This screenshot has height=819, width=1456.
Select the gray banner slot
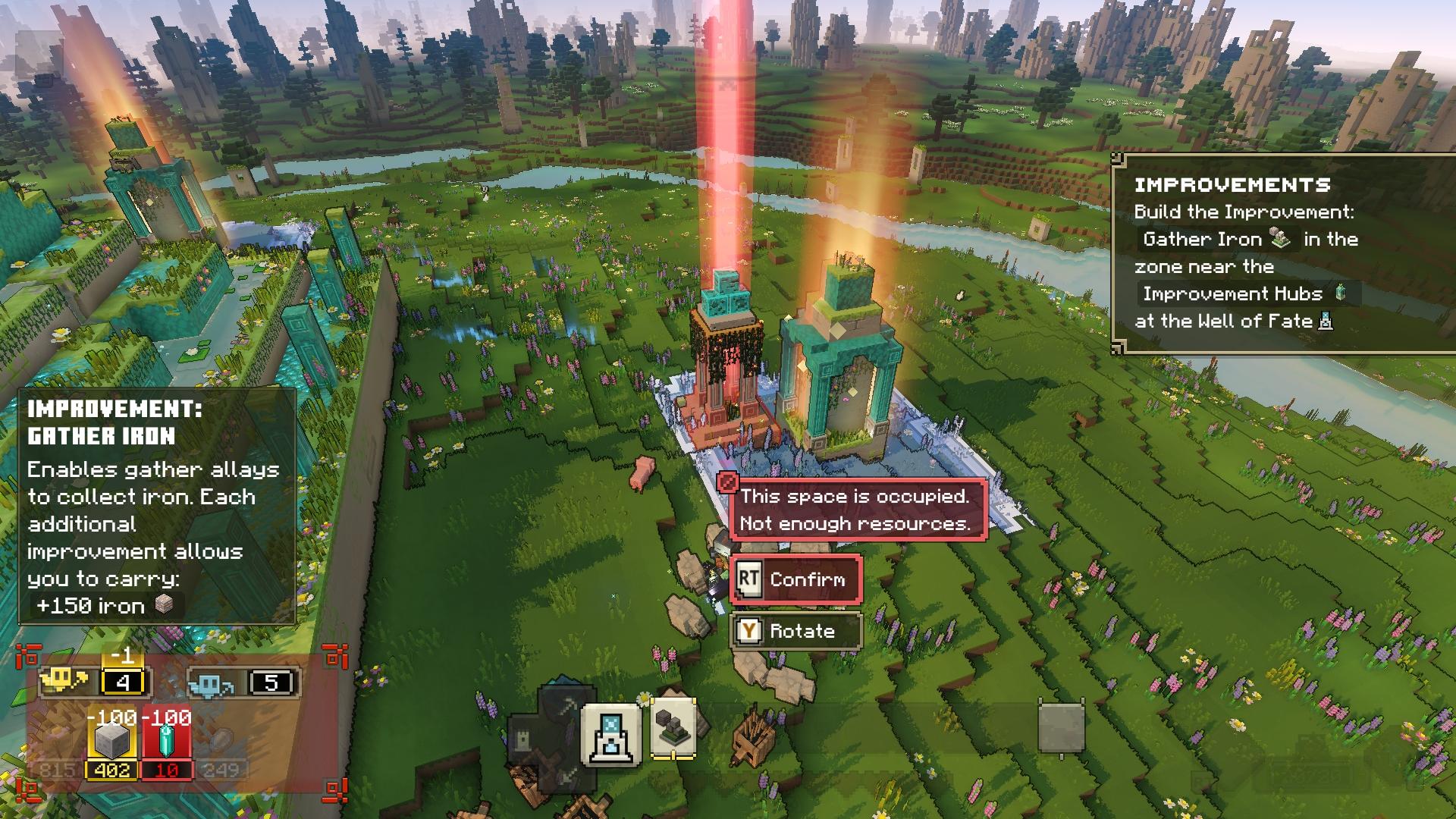click(x=1061, y=728)
